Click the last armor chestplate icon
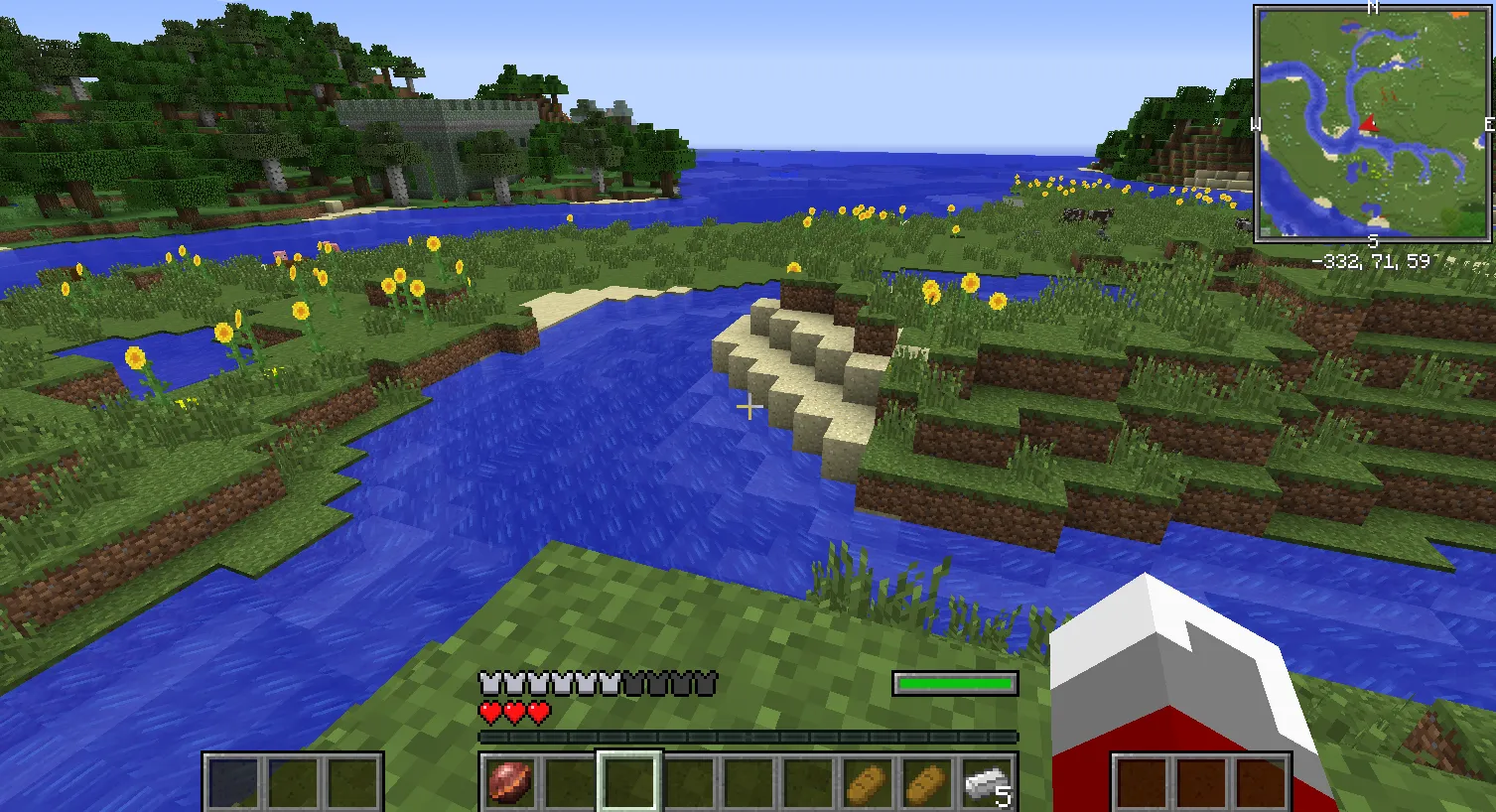 (x=708, y=681)
